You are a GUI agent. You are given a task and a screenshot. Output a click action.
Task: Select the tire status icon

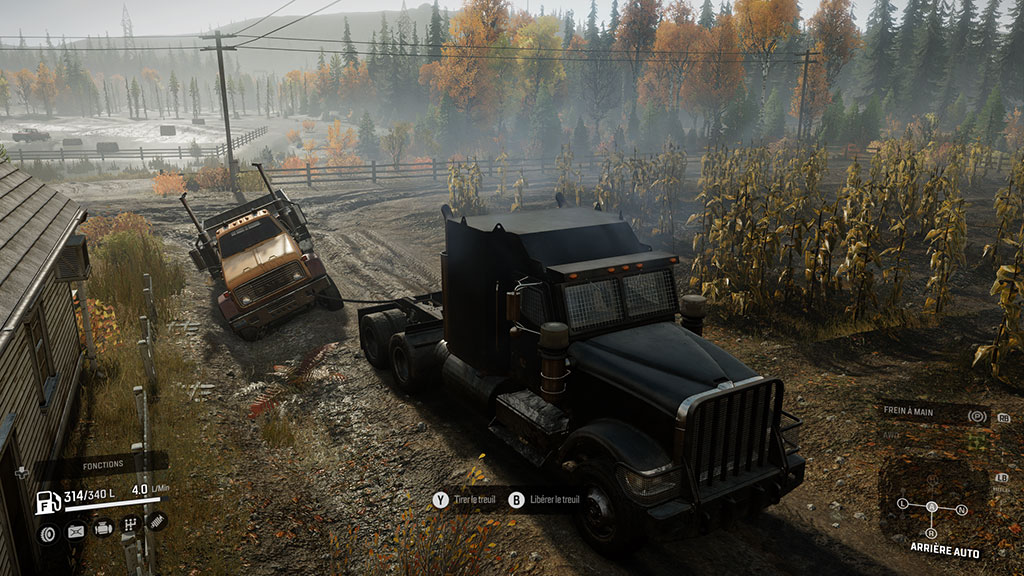tap(47, 533)
